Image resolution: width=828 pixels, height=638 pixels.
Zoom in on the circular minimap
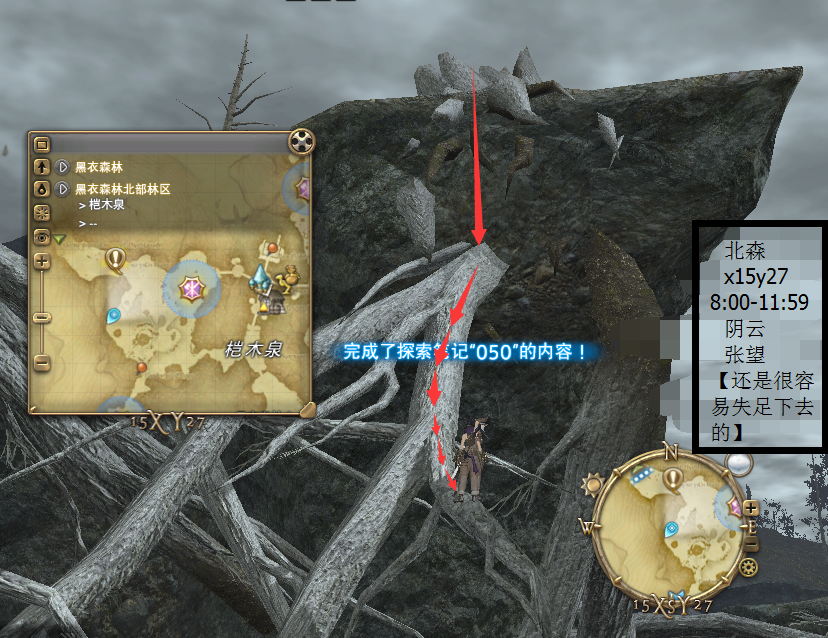(x=751, y=507)
